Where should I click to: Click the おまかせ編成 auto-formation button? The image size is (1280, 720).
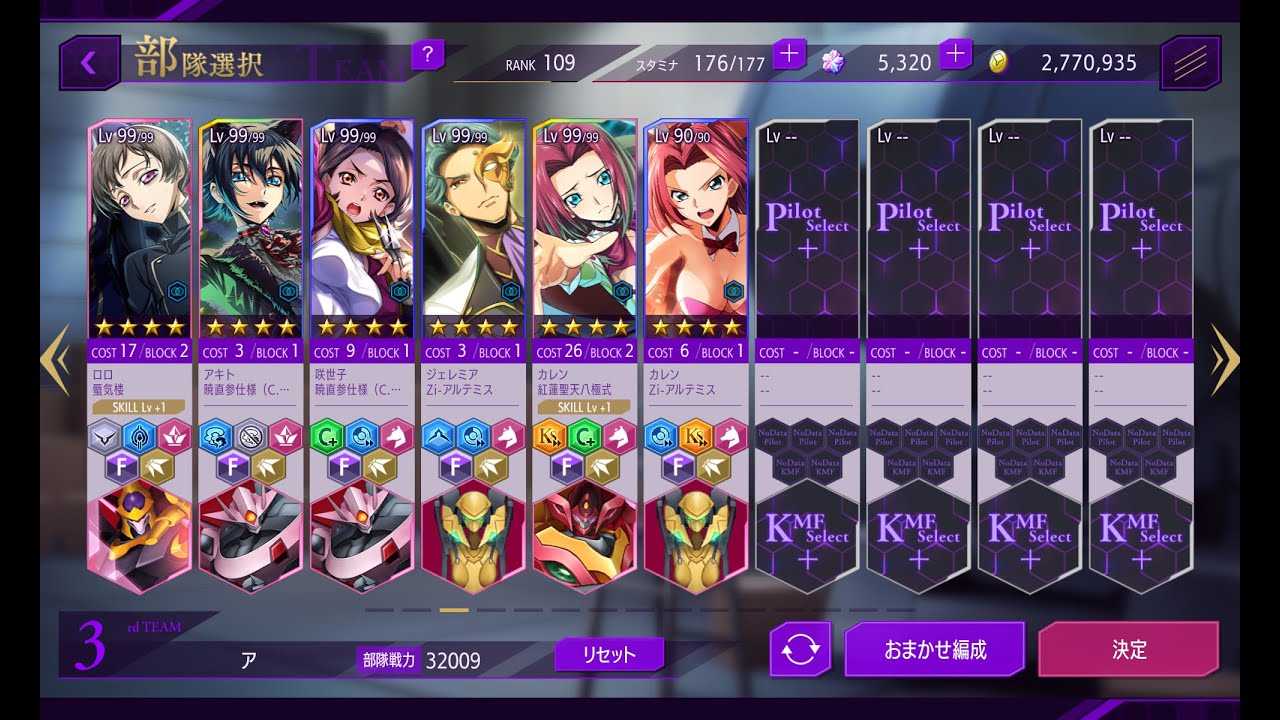pos(935,649)
